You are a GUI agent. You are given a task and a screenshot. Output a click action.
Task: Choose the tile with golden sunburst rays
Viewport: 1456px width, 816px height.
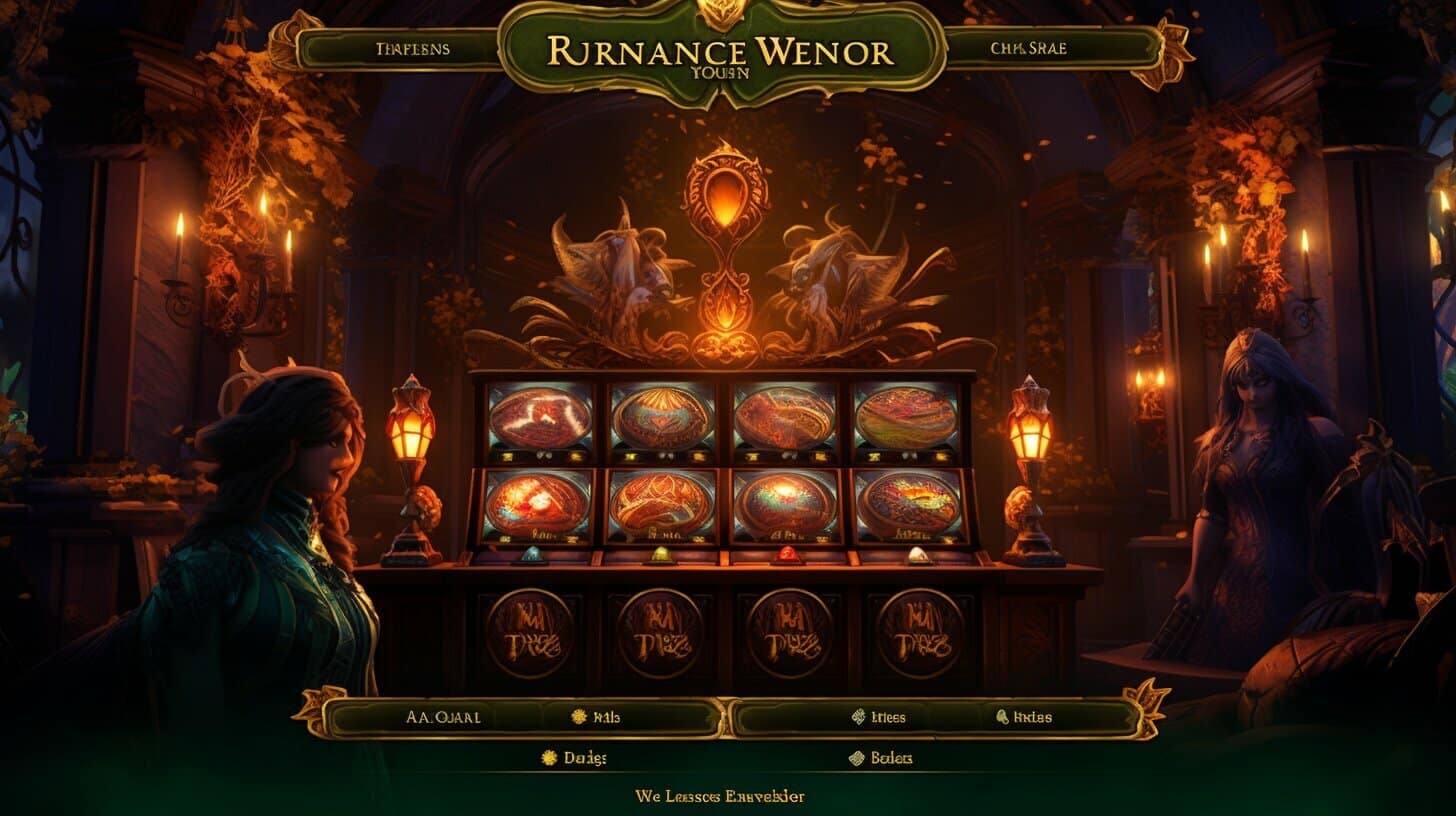pos(662,417)
